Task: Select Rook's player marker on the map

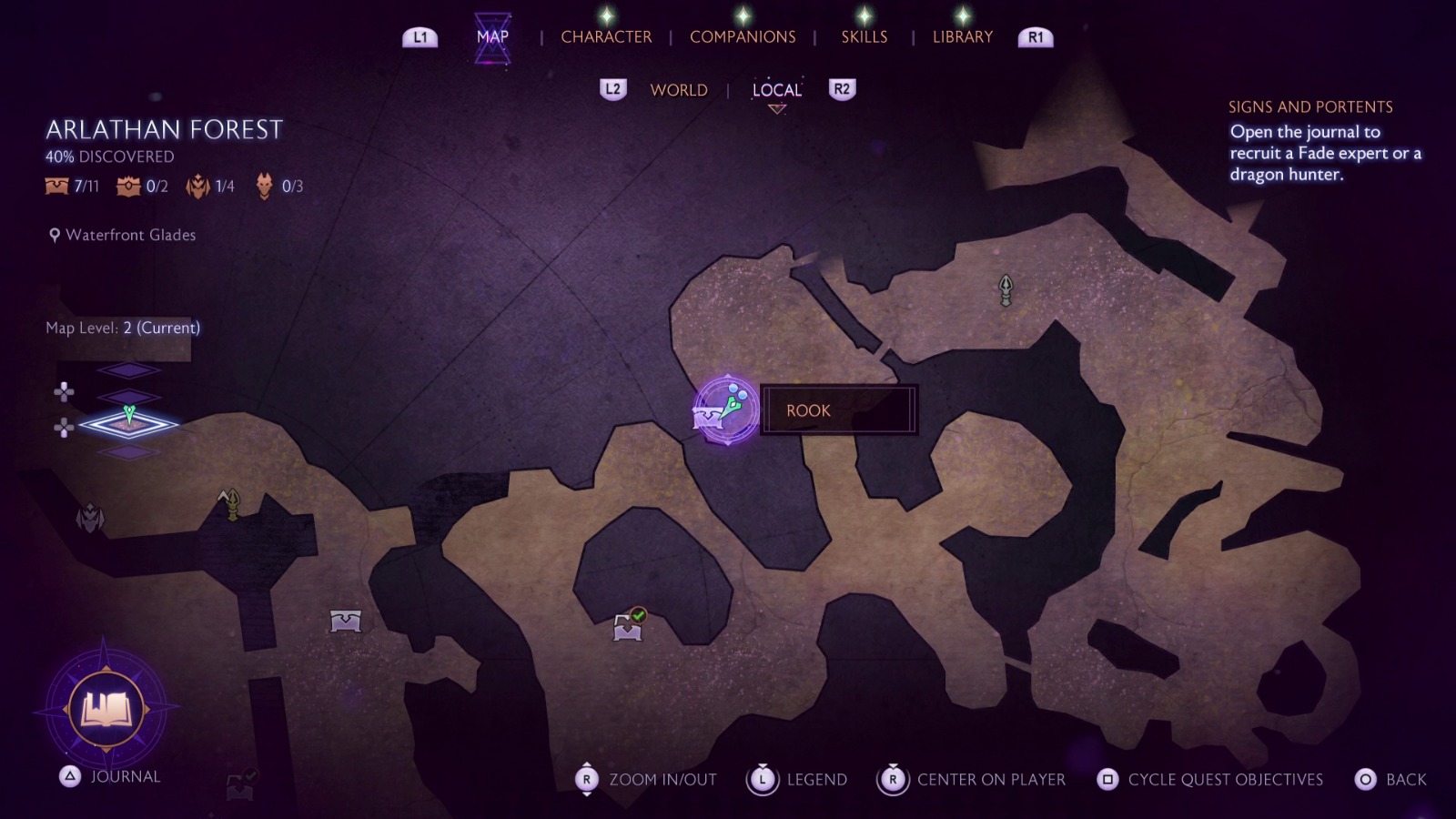Action: tap(726, 410)
